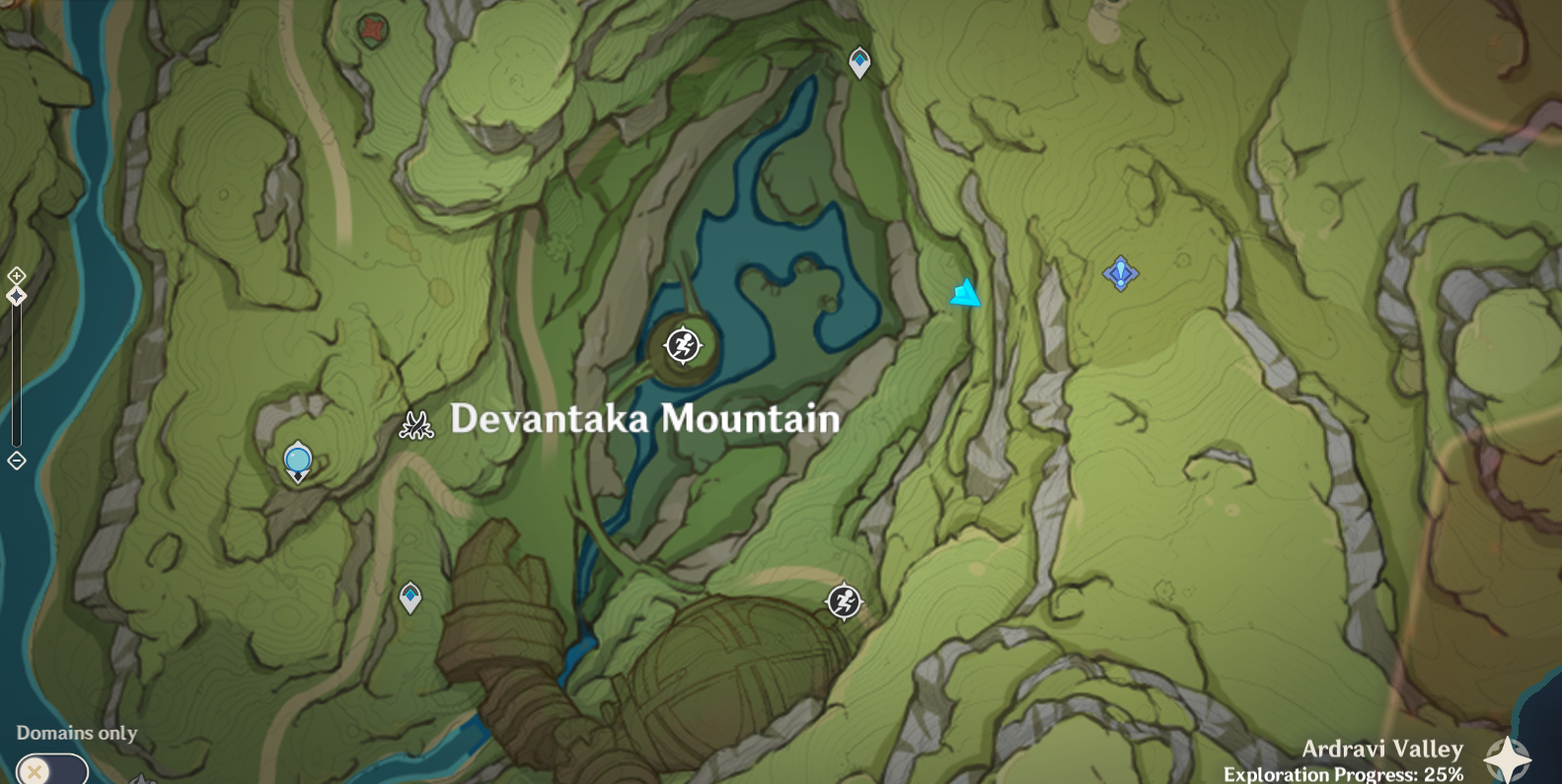This screenshot has height=784, width=1562.
Task: Open the custom pin on the western cliff
Action: click(x=298, y=461)
